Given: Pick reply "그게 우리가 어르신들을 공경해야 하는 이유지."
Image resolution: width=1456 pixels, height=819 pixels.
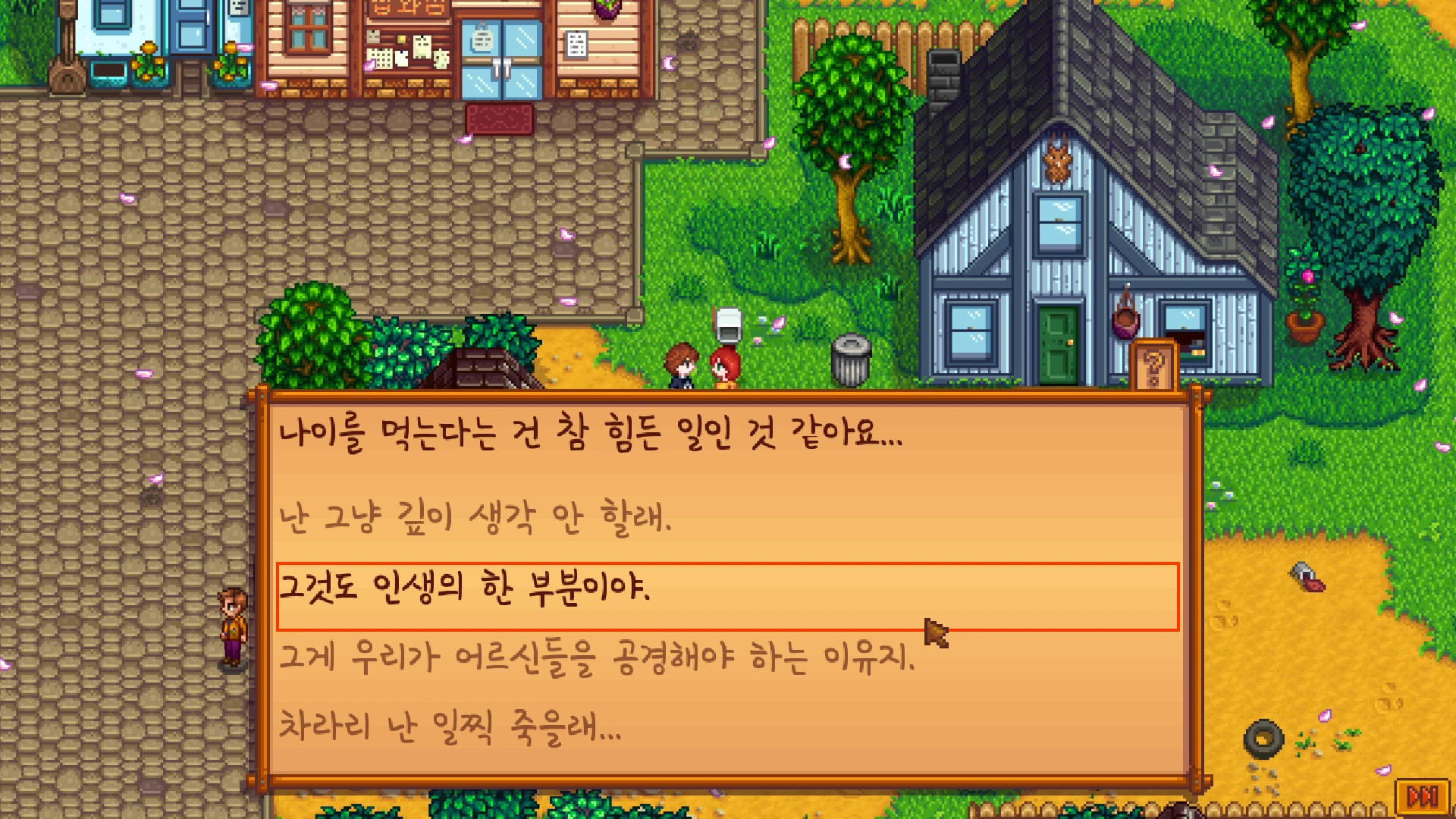Looking at the screenshot, I should 597,657.
